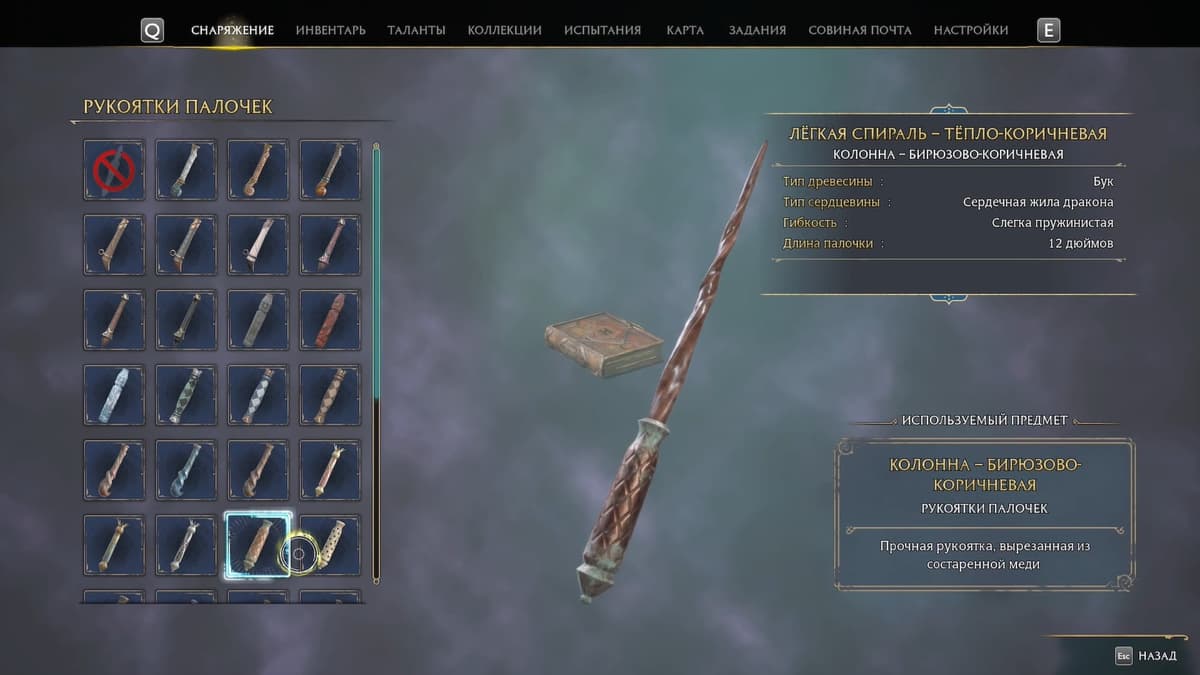The image size is (1200, 675).
Task: Choose the no-handle crossed-out red circle slot
Action: [x=114, y=170]
